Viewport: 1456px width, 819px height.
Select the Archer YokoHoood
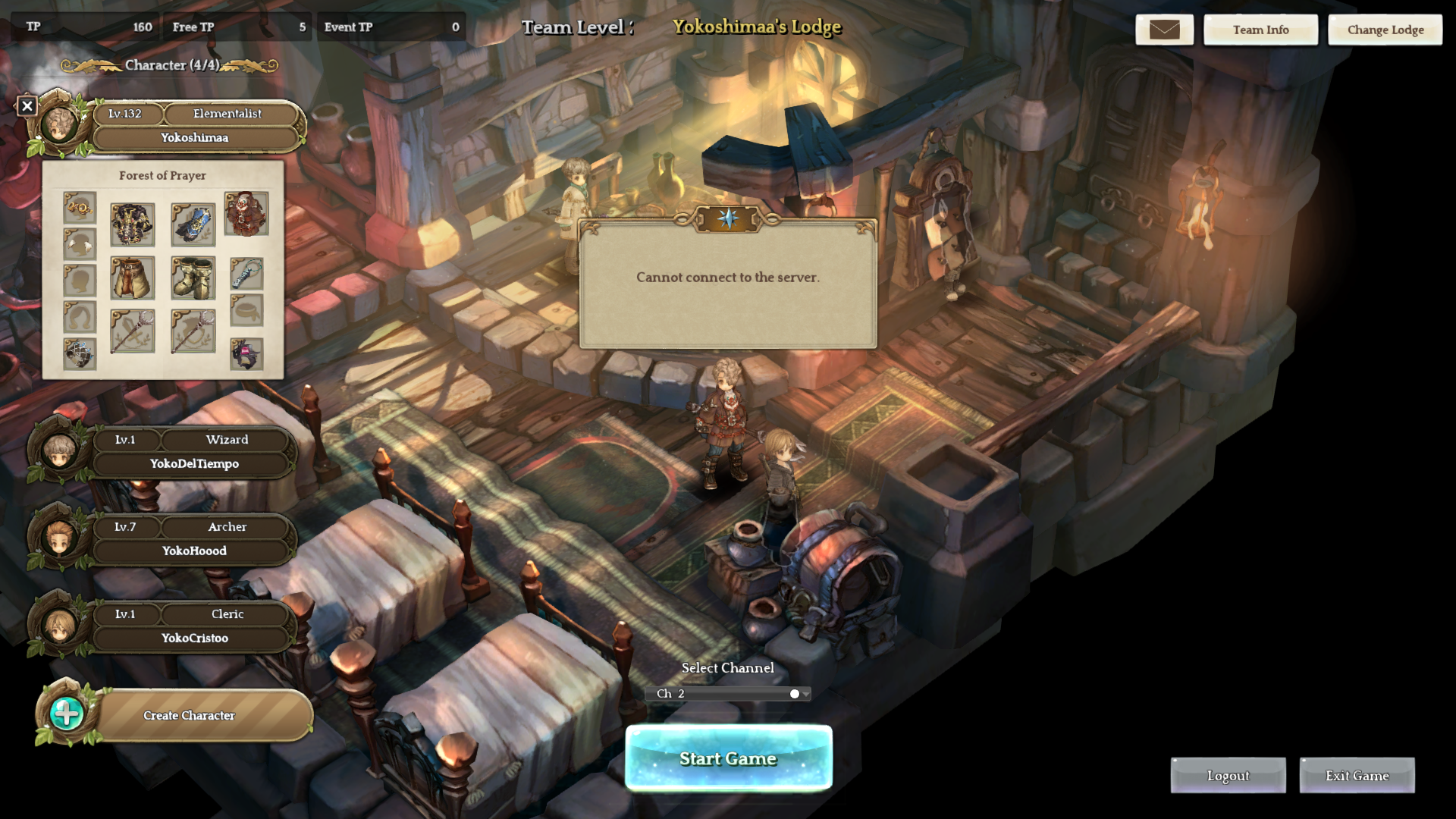(193, 539)
